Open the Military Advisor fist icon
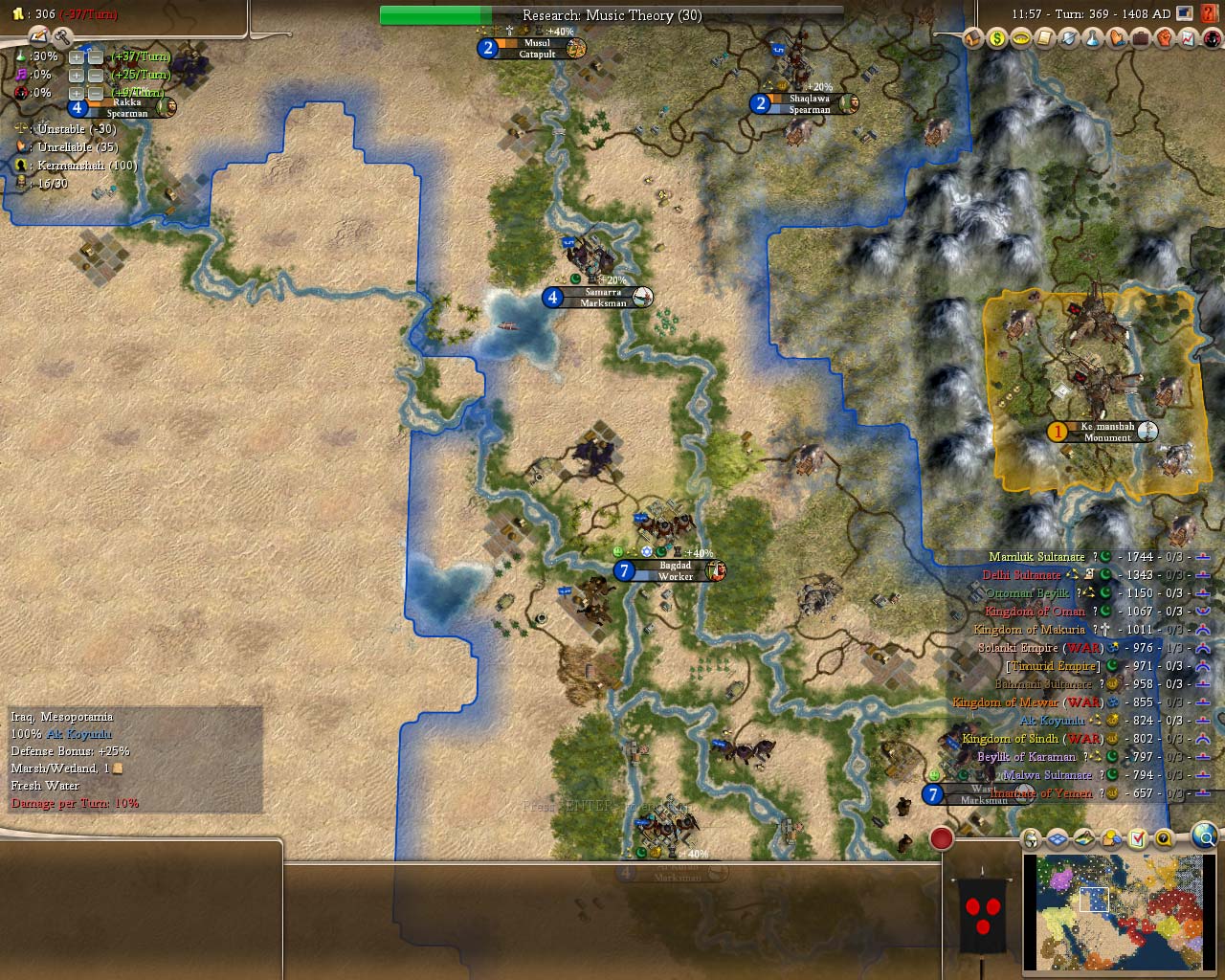Screen dimensions: 1225x980 [x=1164, y=38]
